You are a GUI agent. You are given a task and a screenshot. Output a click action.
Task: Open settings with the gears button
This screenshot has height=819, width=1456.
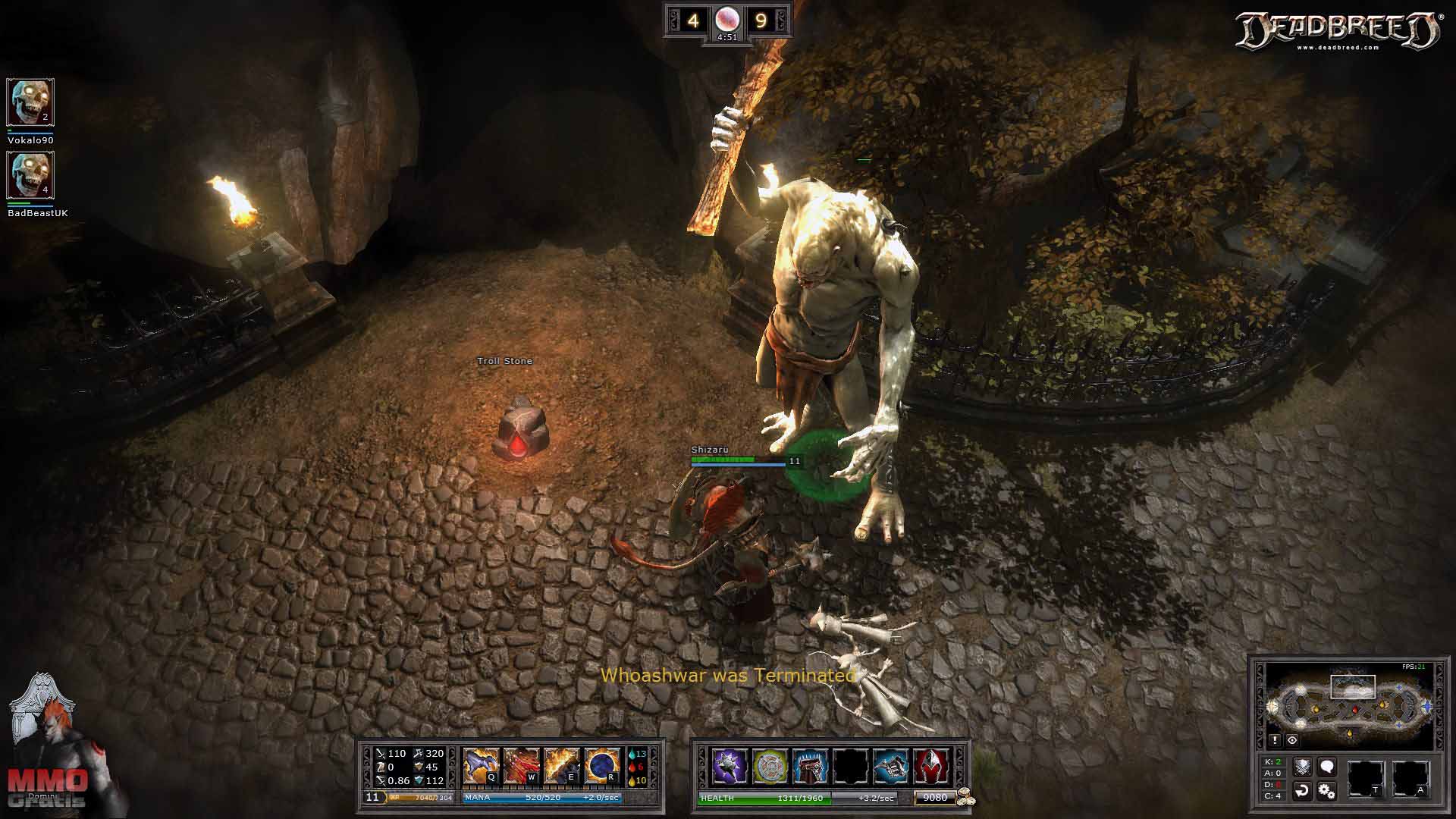(x=1326, y=791)
